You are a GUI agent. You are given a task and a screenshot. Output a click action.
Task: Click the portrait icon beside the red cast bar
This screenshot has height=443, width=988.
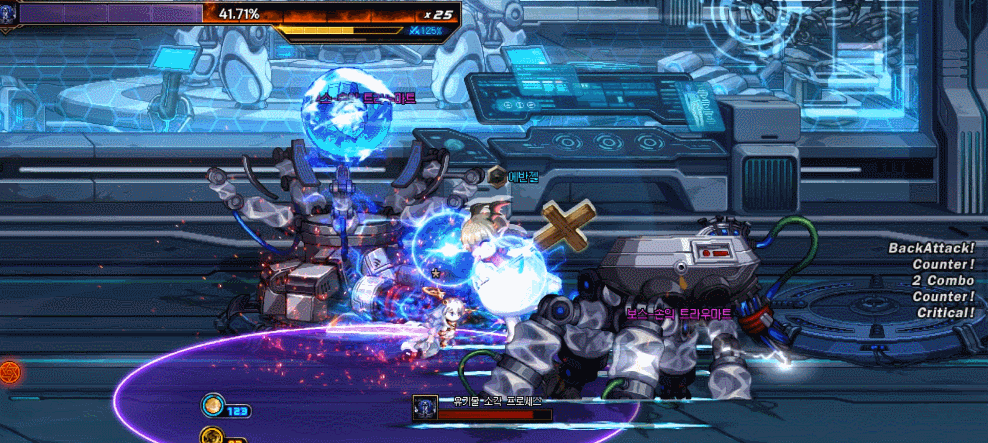pyautogui.click(x=423, y=409)
